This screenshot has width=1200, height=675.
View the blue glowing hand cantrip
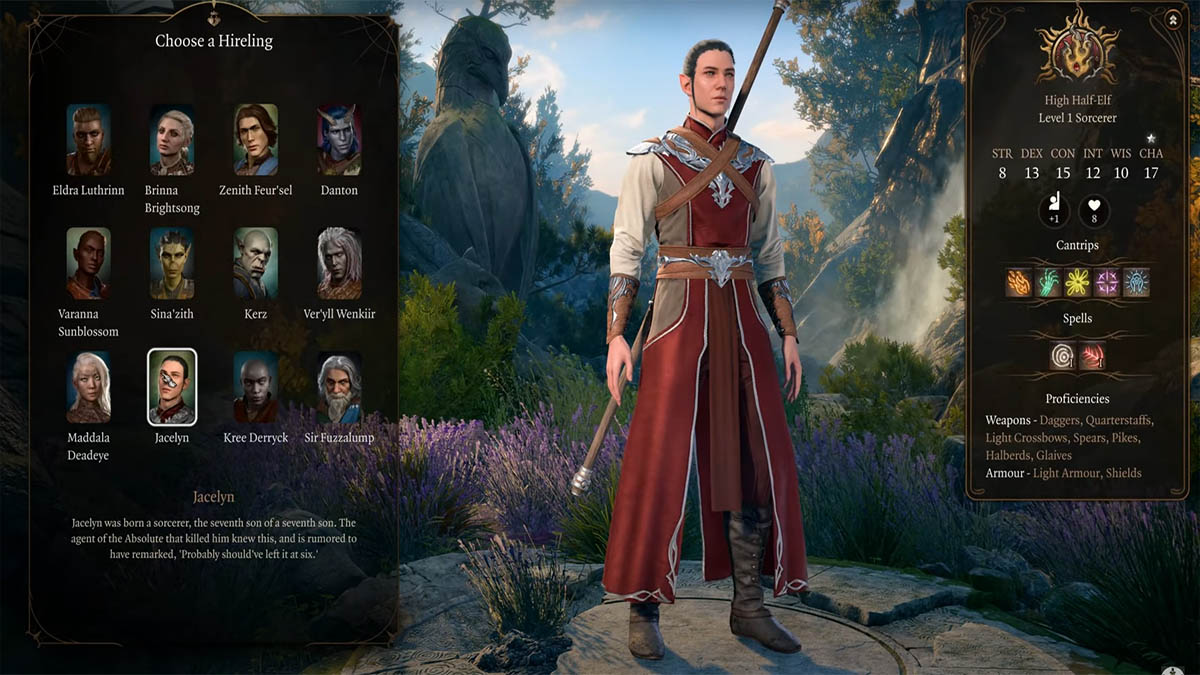coord(1136,283)
